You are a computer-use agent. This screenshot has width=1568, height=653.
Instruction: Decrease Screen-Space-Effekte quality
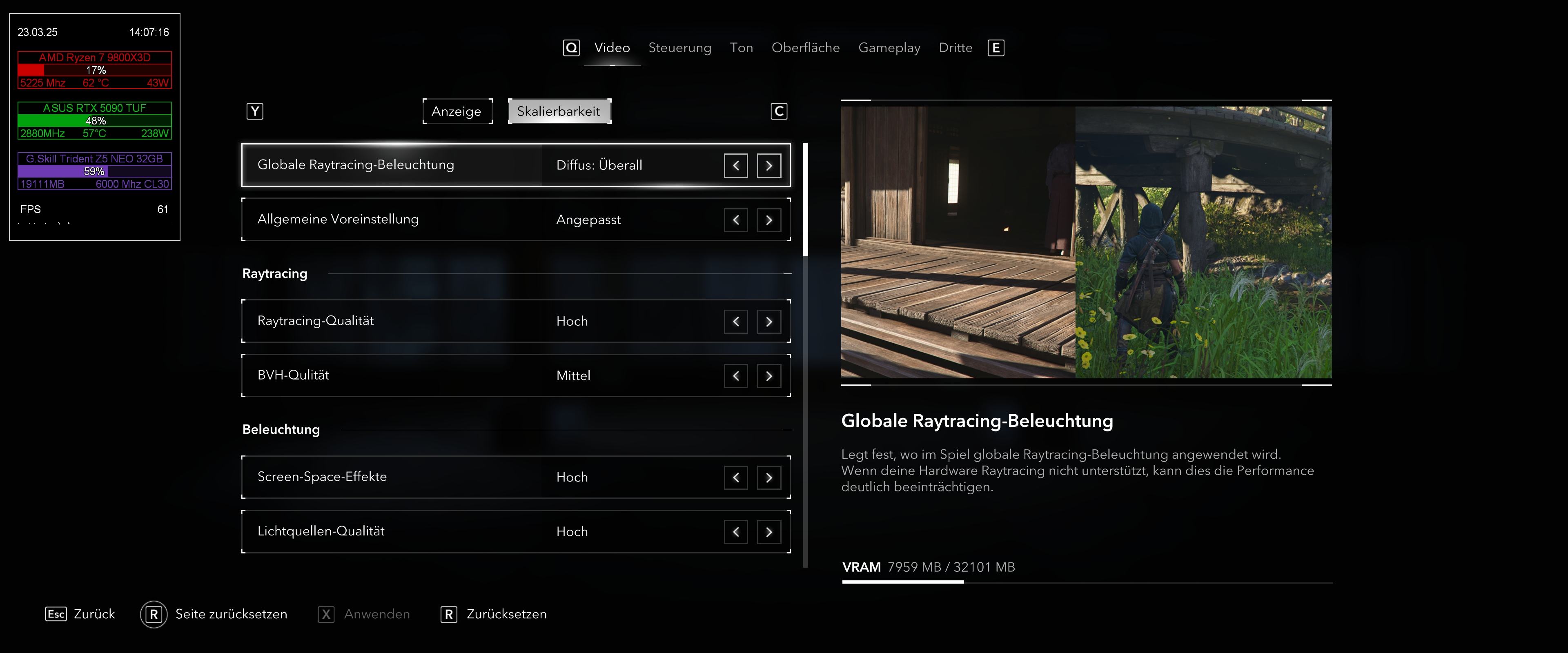click(x=735, y=478)
